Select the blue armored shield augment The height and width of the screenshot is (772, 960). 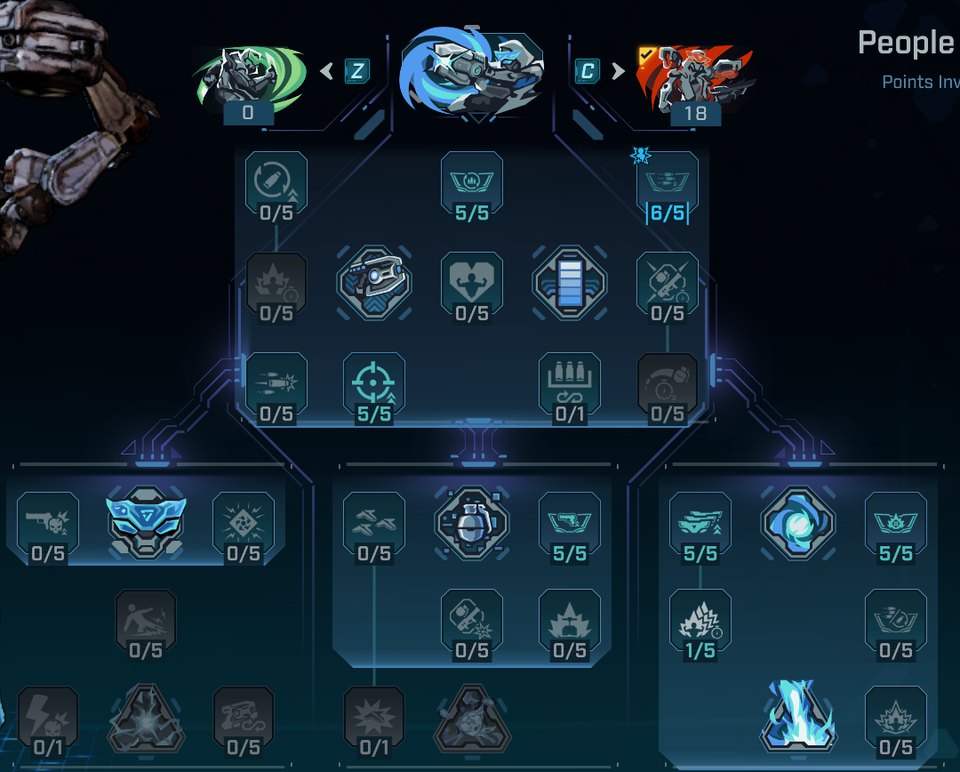(146, 520)
